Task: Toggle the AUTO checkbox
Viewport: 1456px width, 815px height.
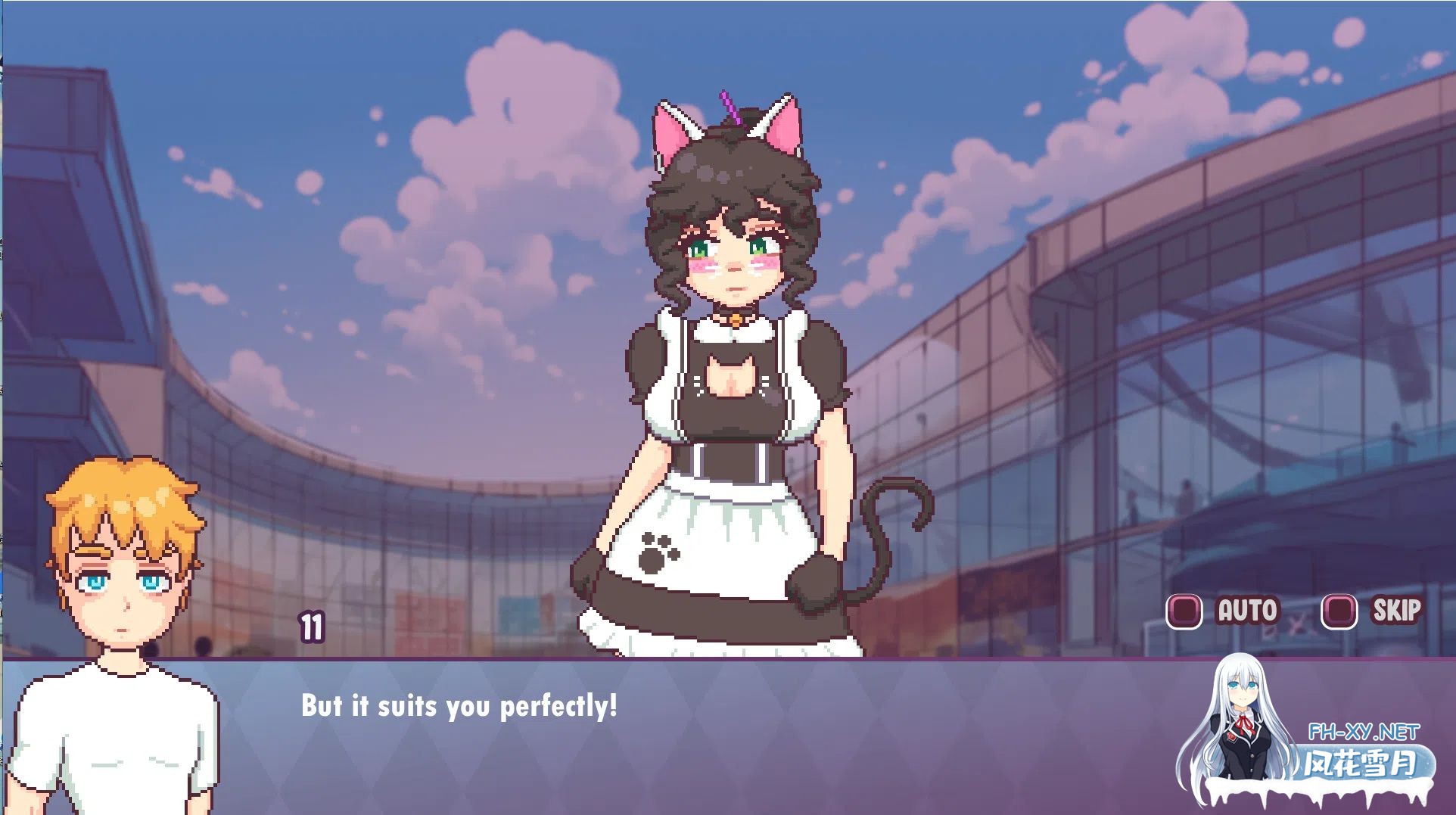Action: 1184,611
